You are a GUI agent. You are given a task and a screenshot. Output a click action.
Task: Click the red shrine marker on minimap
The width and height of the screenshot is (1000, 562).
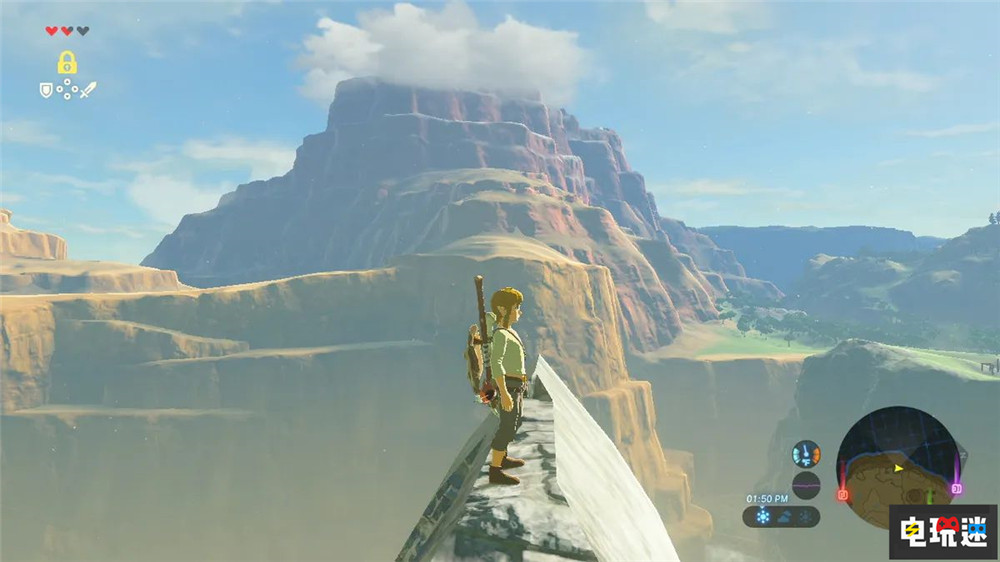[842, 494]
